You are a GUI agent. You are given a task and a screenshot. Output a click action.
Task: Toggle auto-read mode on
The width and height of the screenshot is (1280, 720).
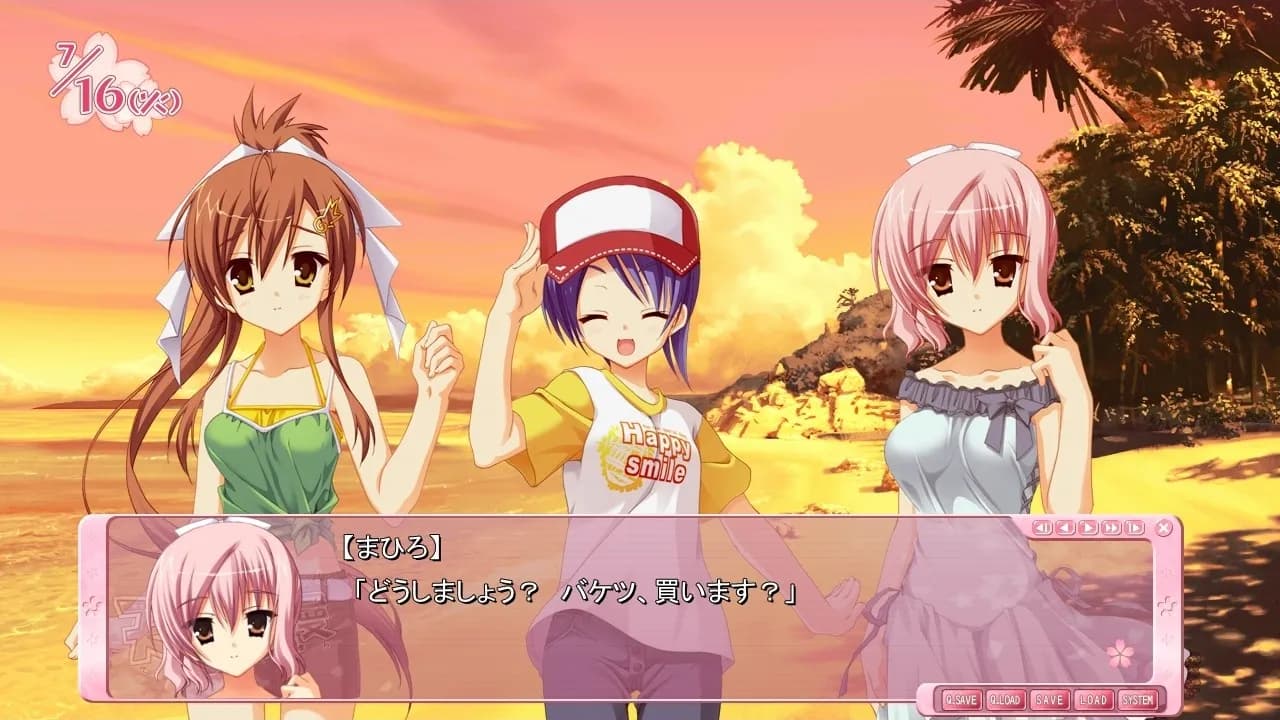(x=1088, y=528)
